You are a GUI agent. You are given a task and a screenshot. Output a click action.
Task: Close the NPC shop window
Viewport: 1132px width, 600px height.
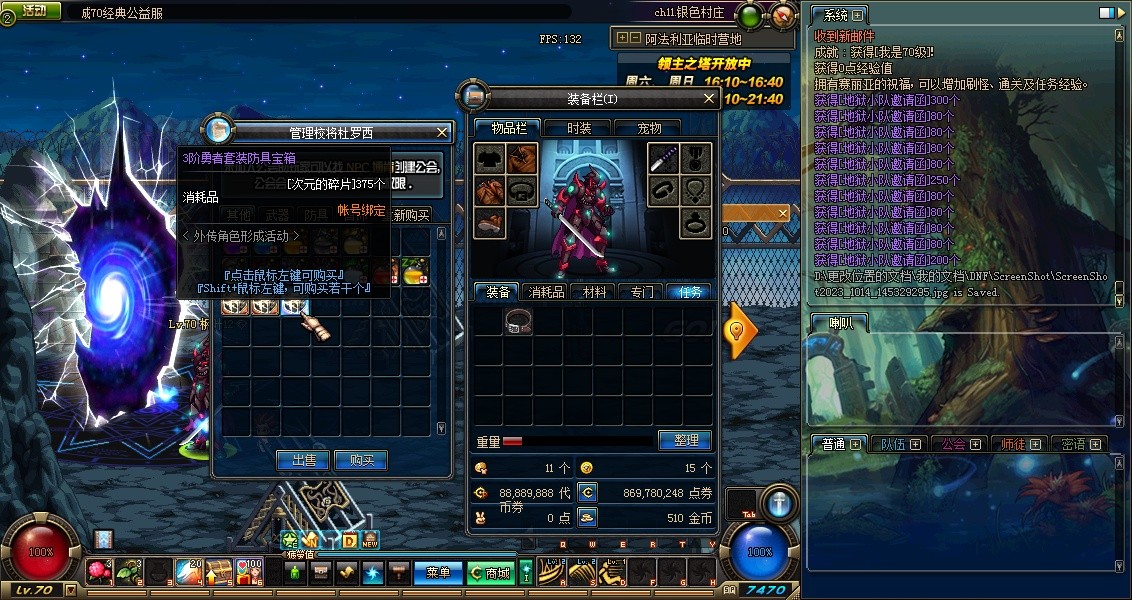[443, 132]
